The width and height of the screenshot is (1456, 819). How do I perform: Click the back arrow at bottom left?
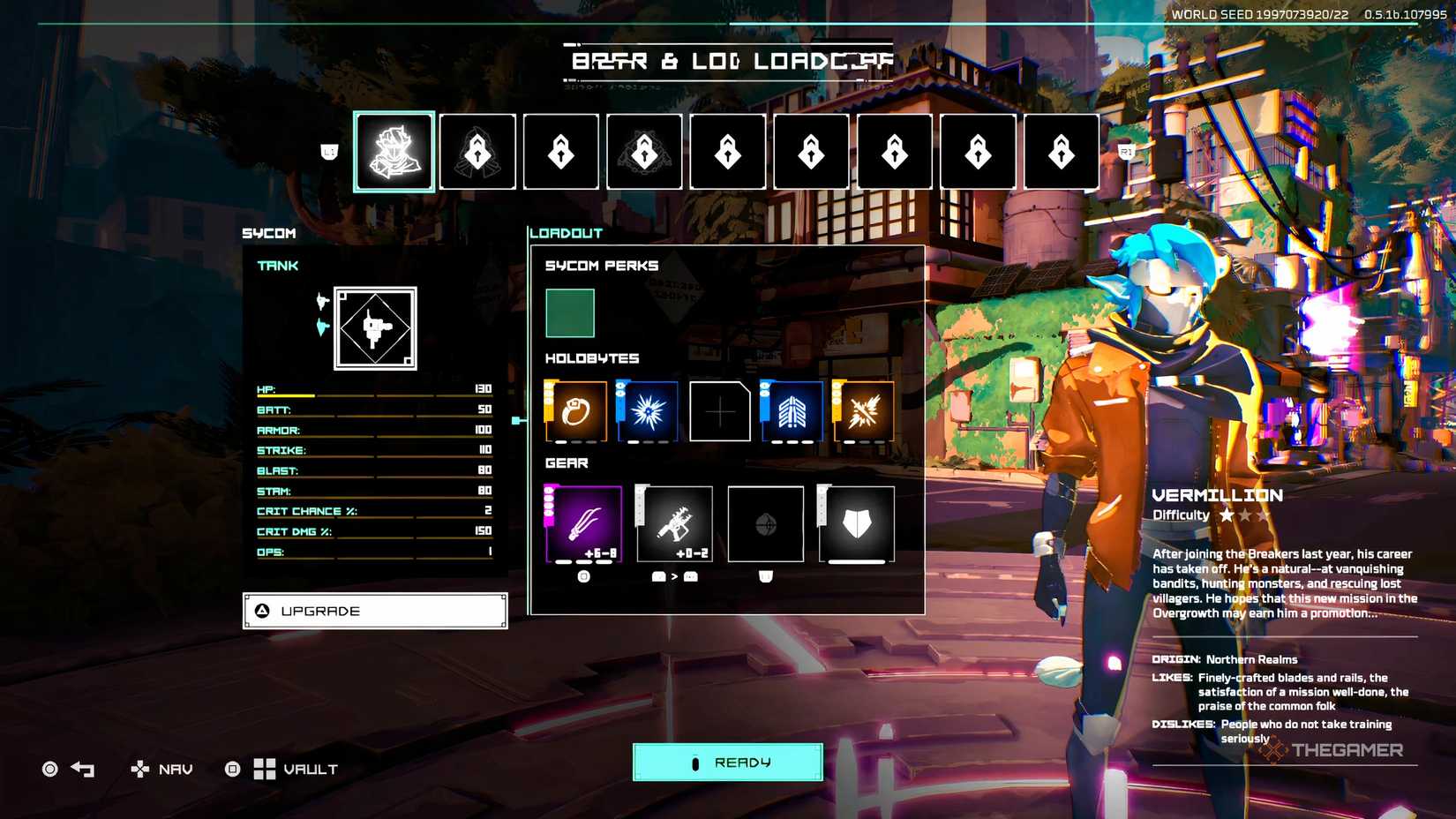tap(81, 769)
